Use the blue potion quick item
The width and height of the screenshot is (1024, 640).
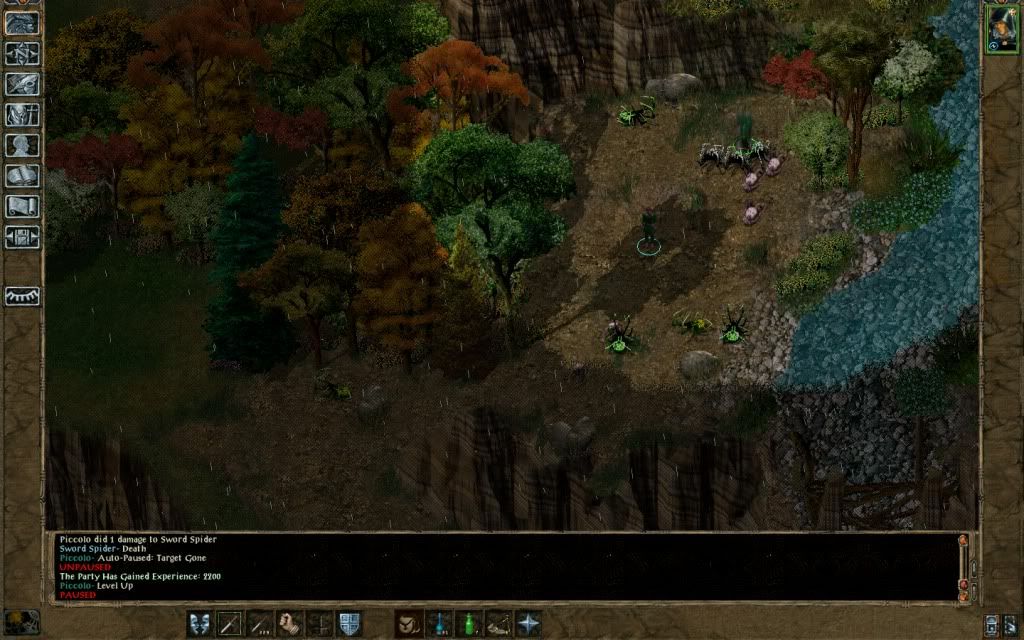438,623
